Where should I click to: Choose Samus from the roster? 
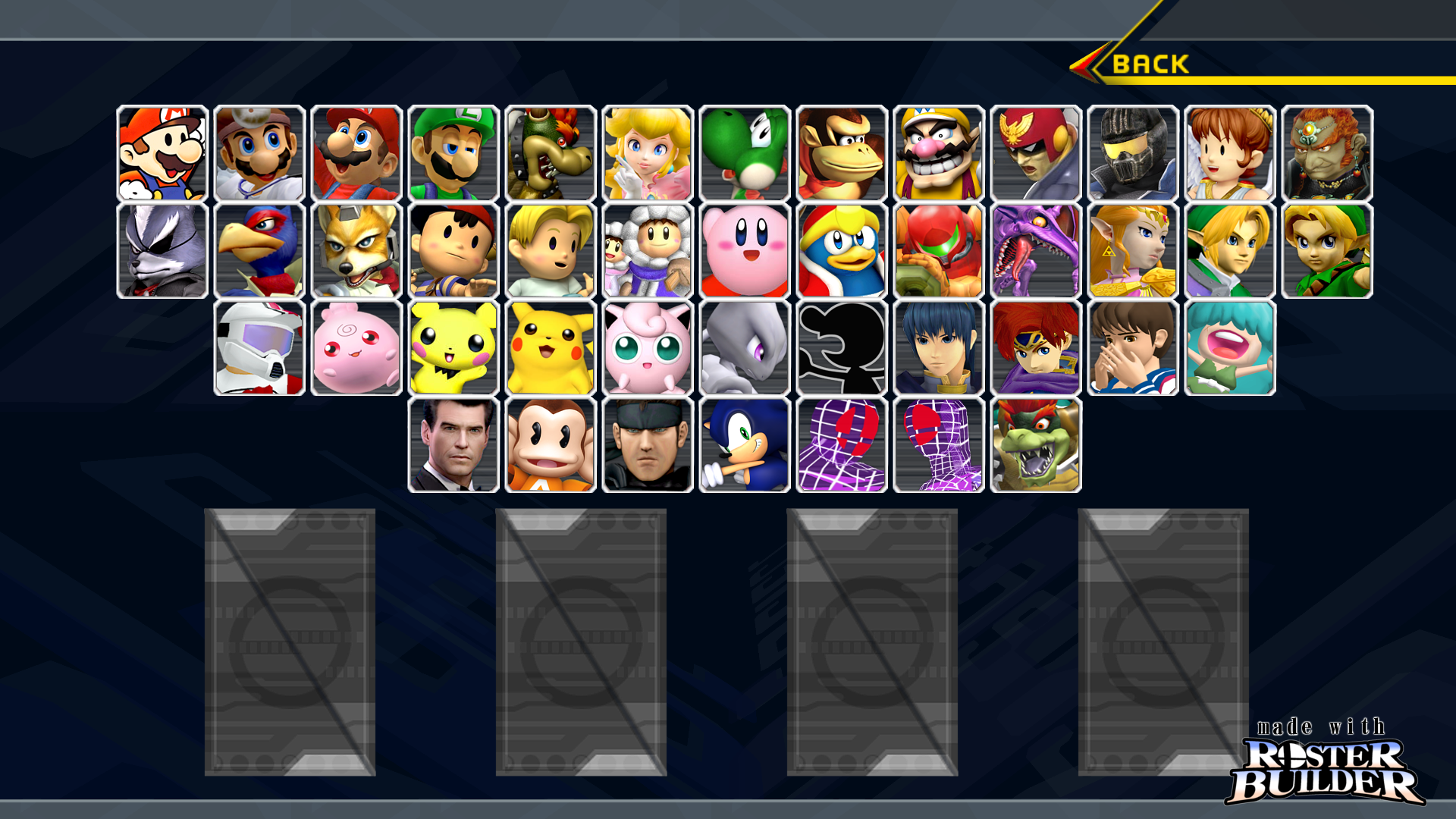click(937, 249)
